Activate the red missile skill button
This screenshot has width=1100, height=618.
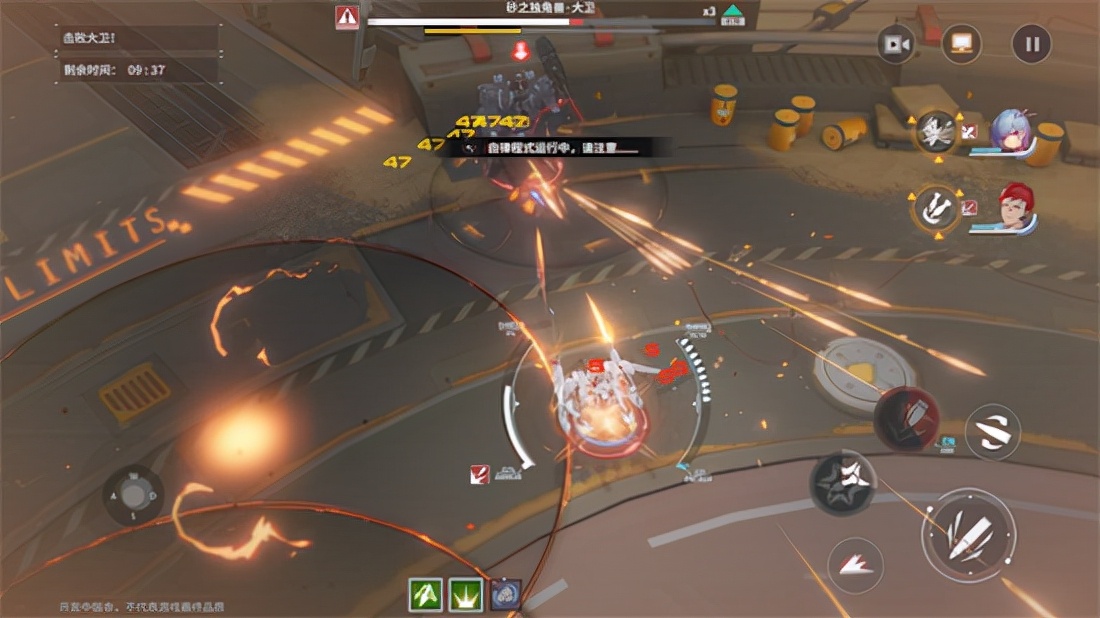[x=906, y=417]
